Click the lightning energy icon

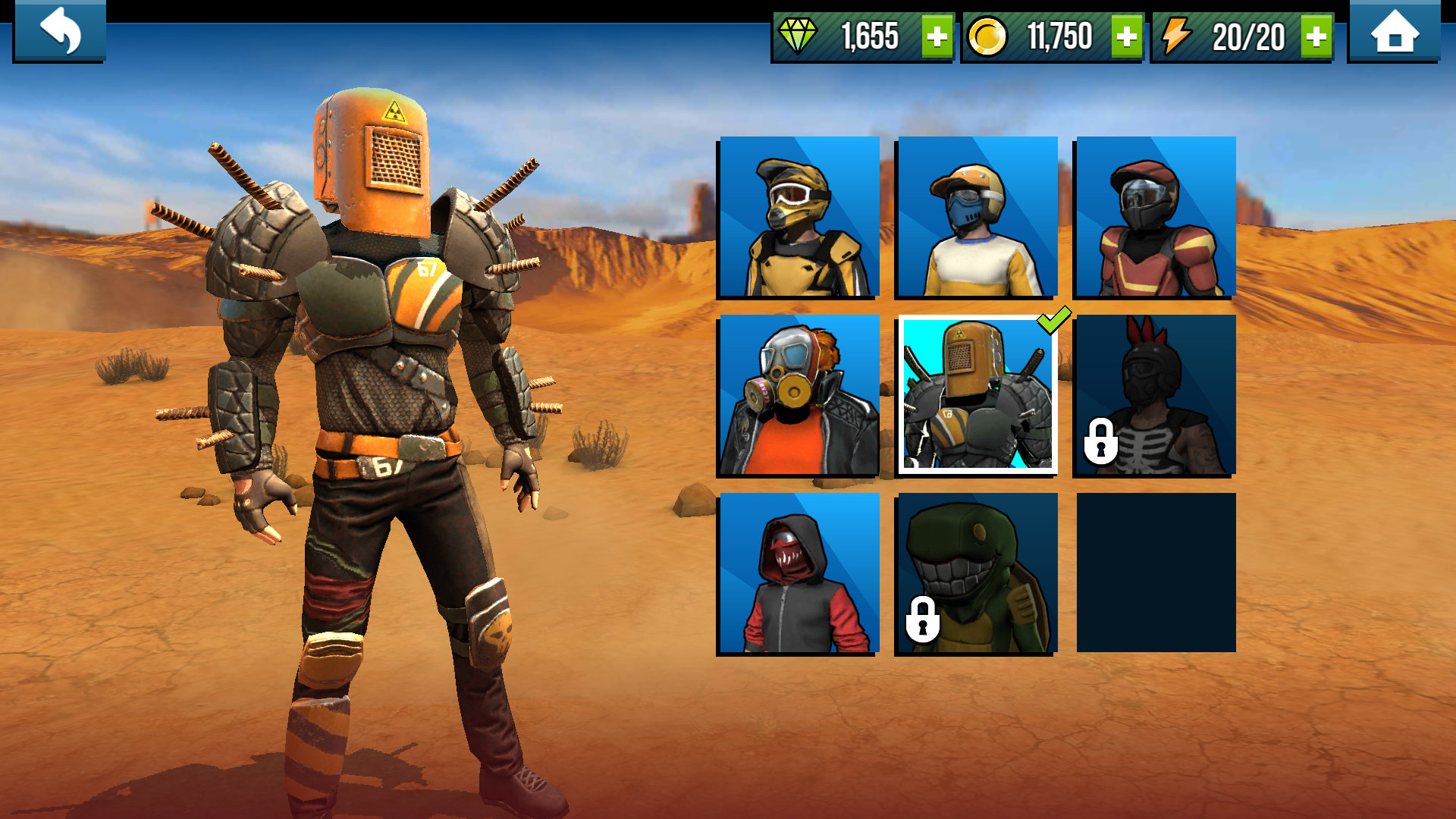(1177, 35)
